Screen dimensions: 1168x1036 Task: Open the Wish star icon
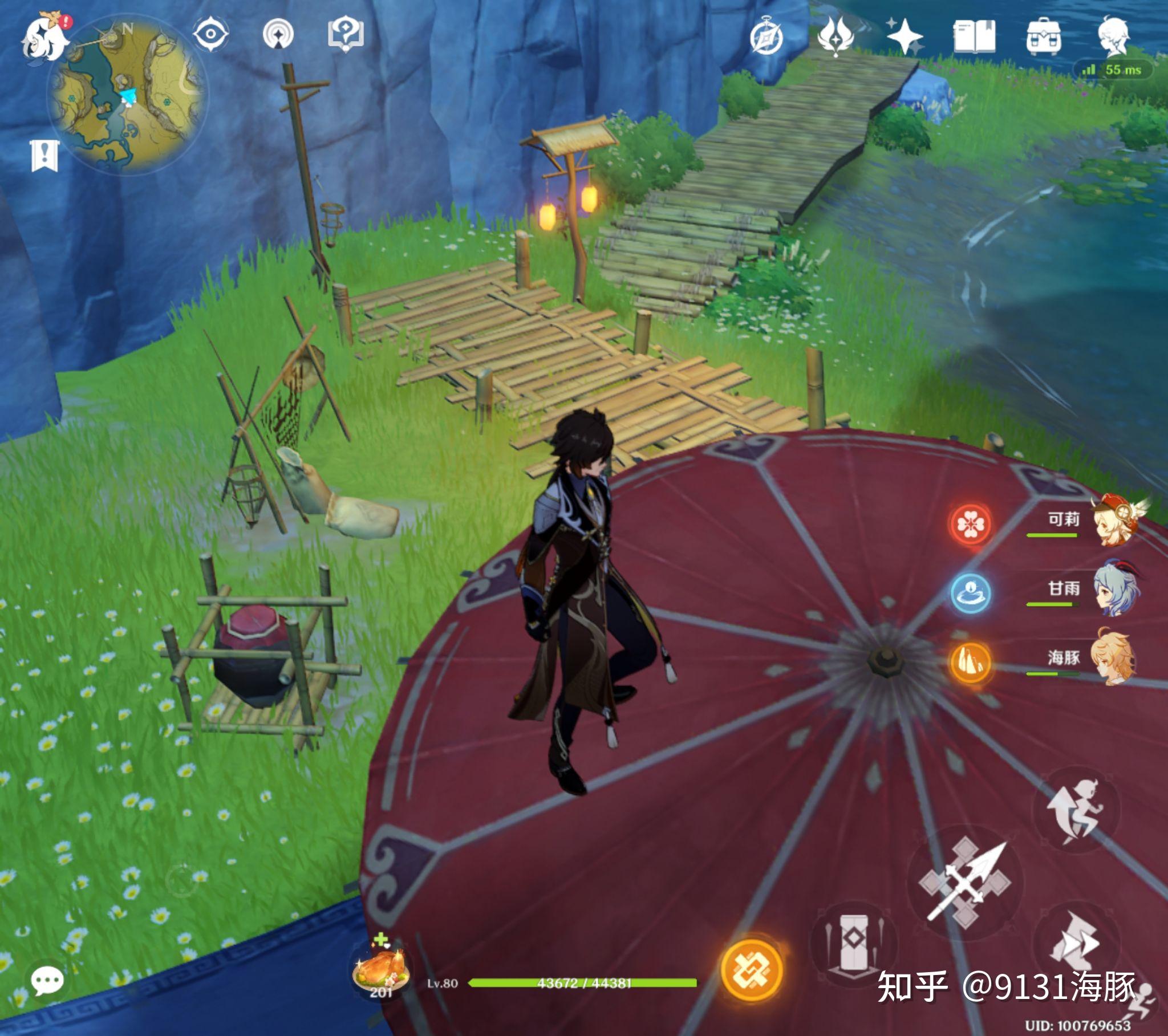[x=904, y=36]
